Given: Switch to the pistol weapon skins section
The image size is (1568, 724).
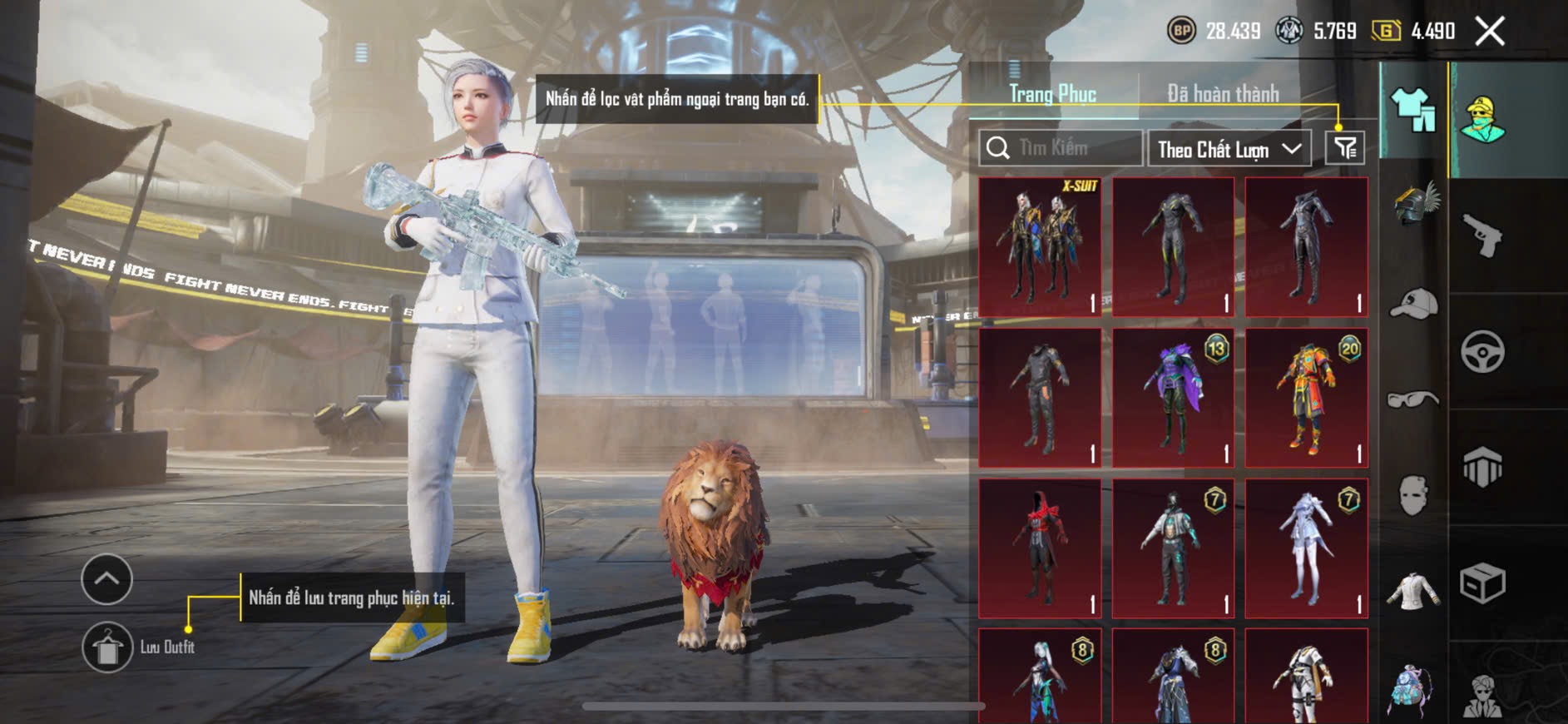Looking at the screenshot, I should 1482,236.
